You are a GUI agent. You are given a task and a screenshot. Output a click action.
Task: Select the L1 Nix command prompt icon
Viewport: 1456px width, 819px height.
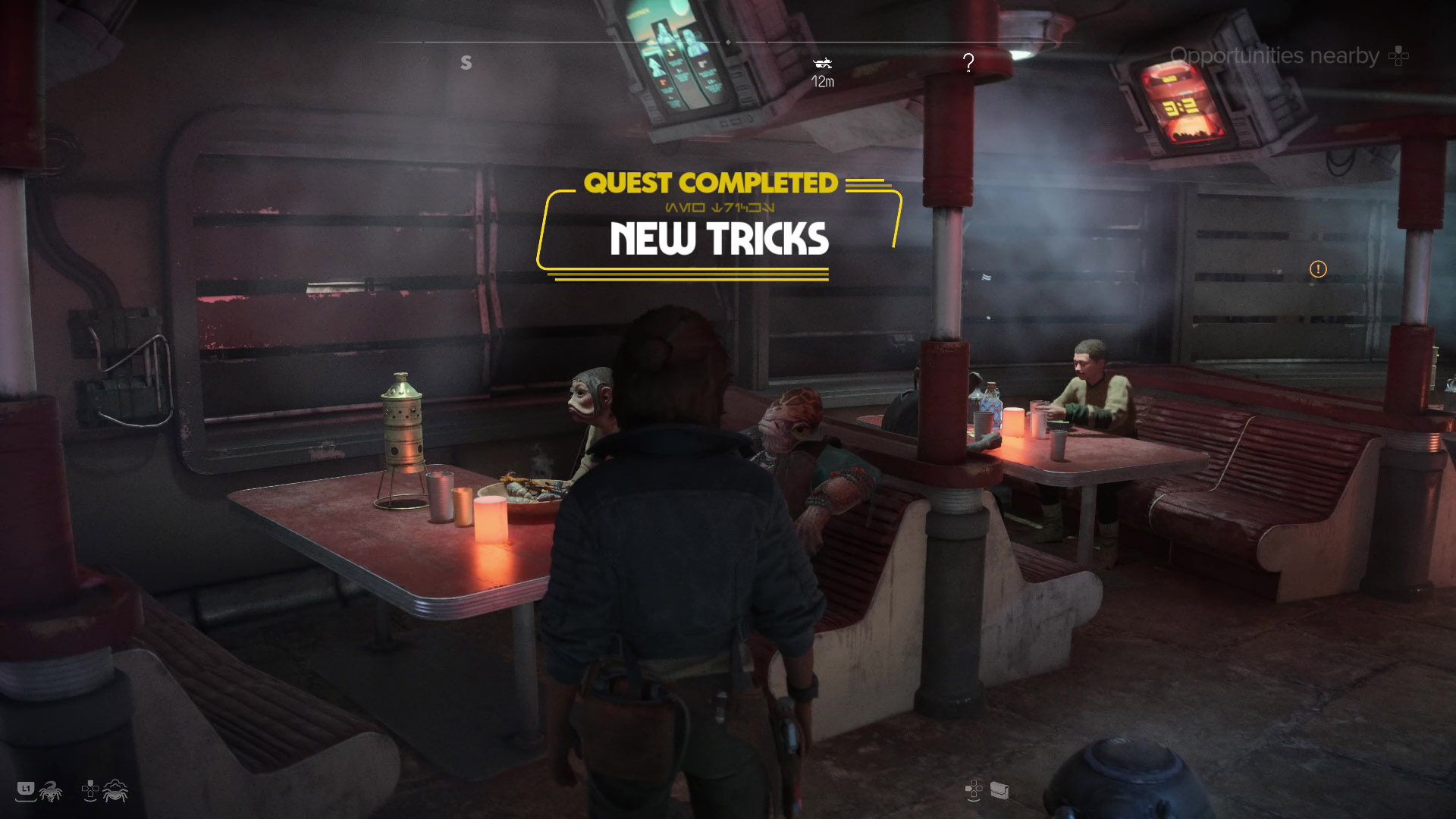[x=26, y=790]
